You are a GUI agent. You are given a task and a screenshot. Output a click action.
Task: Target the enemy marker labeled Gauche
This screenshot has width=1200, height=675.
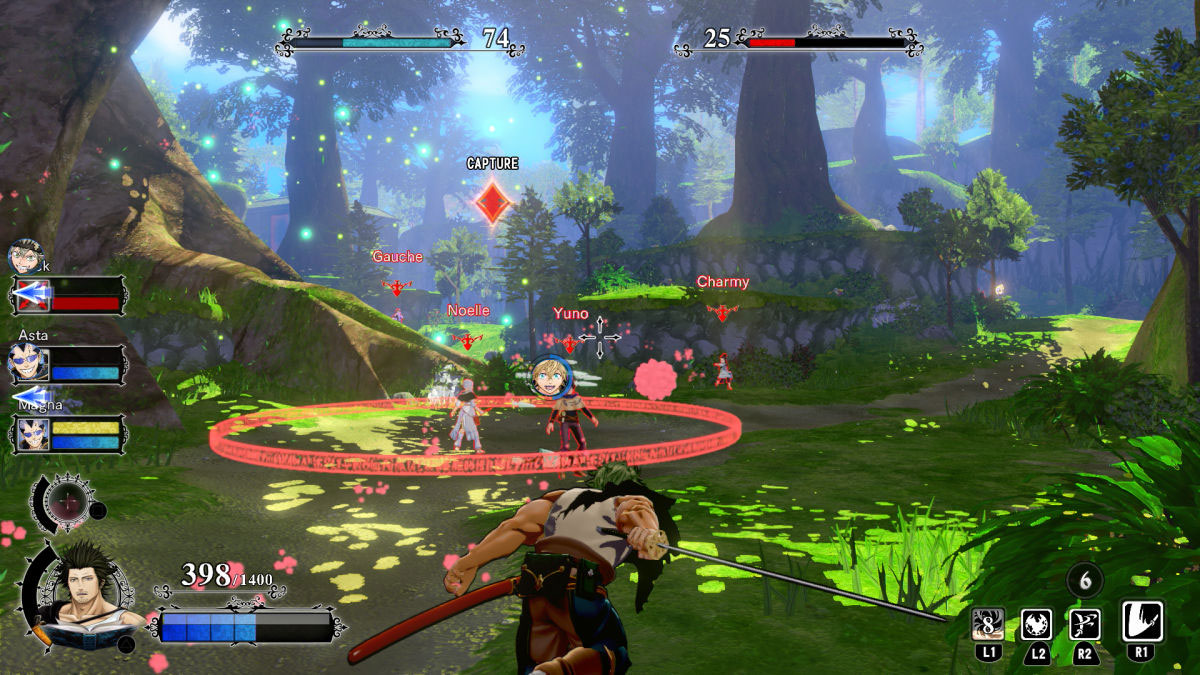pos(397,286)
